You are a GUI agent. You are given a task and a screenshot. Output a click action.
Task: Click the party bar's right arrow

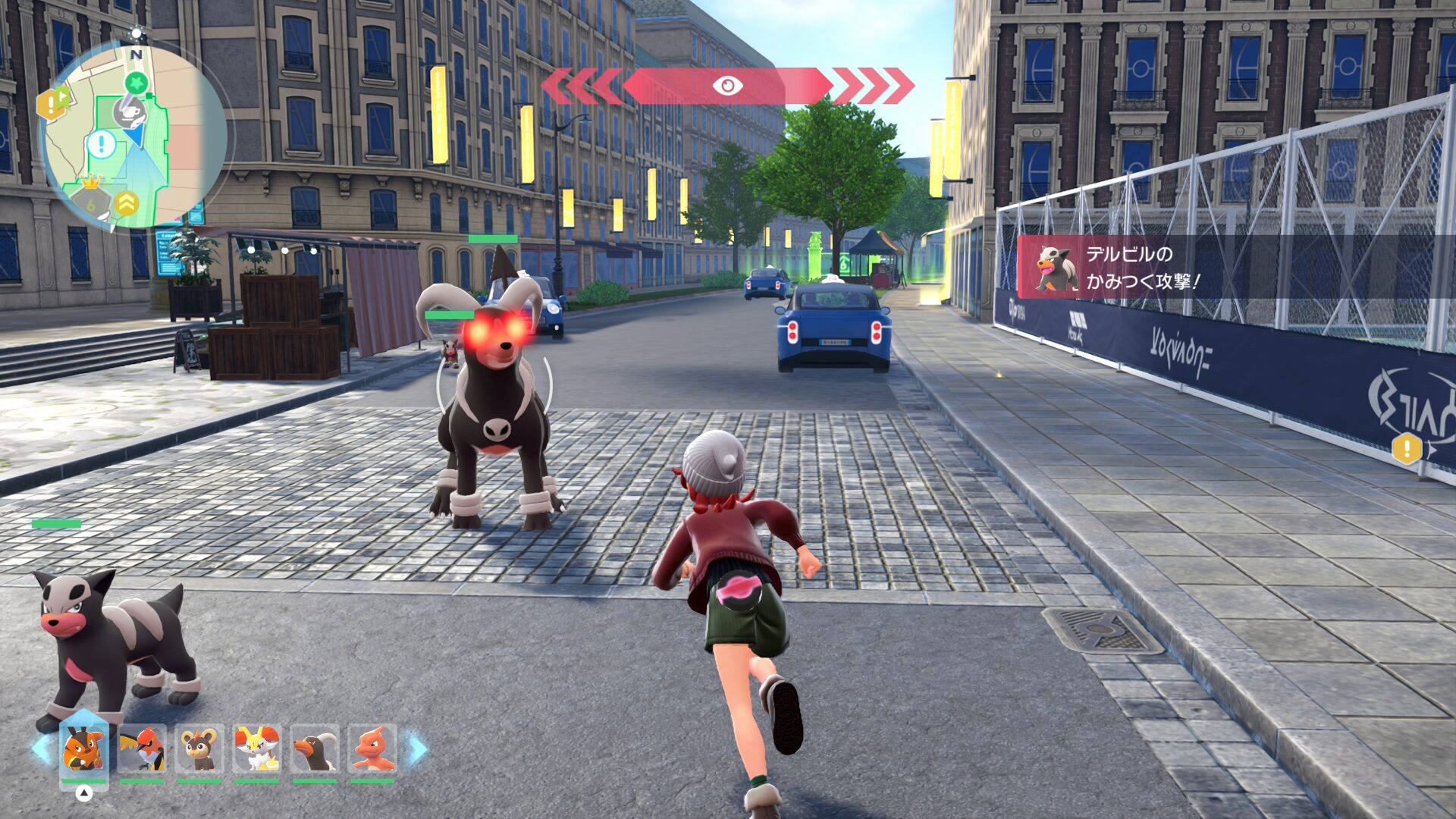[418, 748]
